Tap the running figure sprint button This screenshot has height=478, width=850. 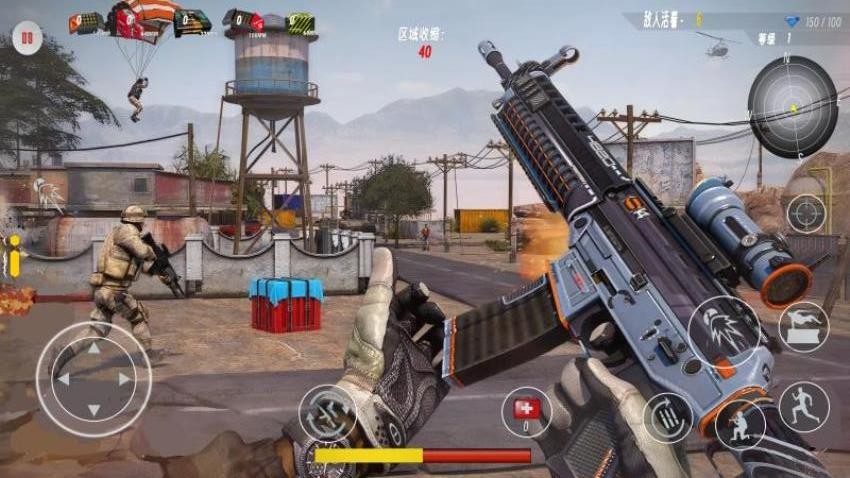[803, 407]
